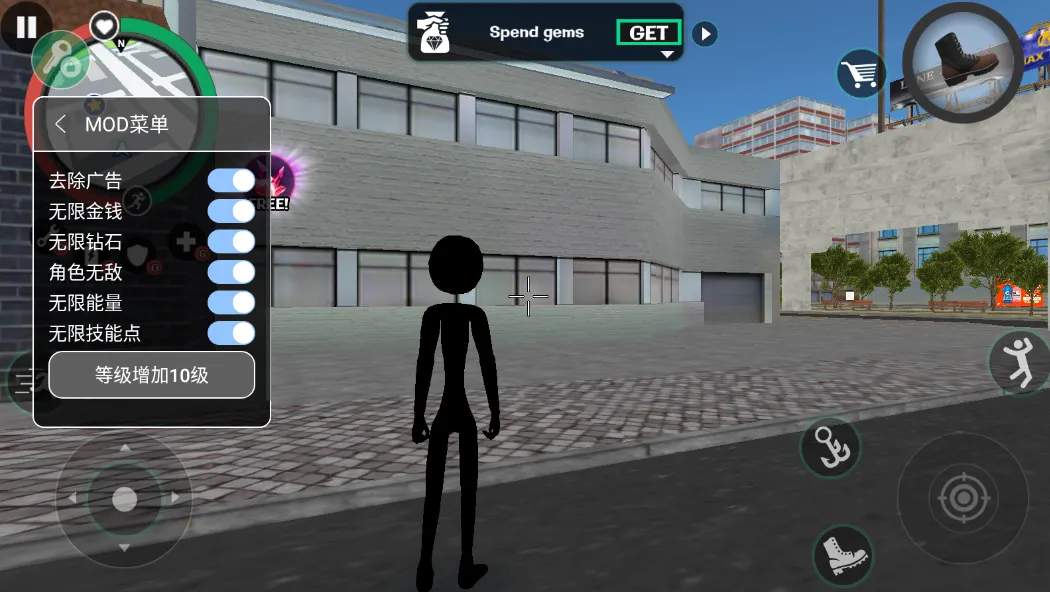
Task: Go back from the MOD菜单 panel
Action: tap(61, 124)
